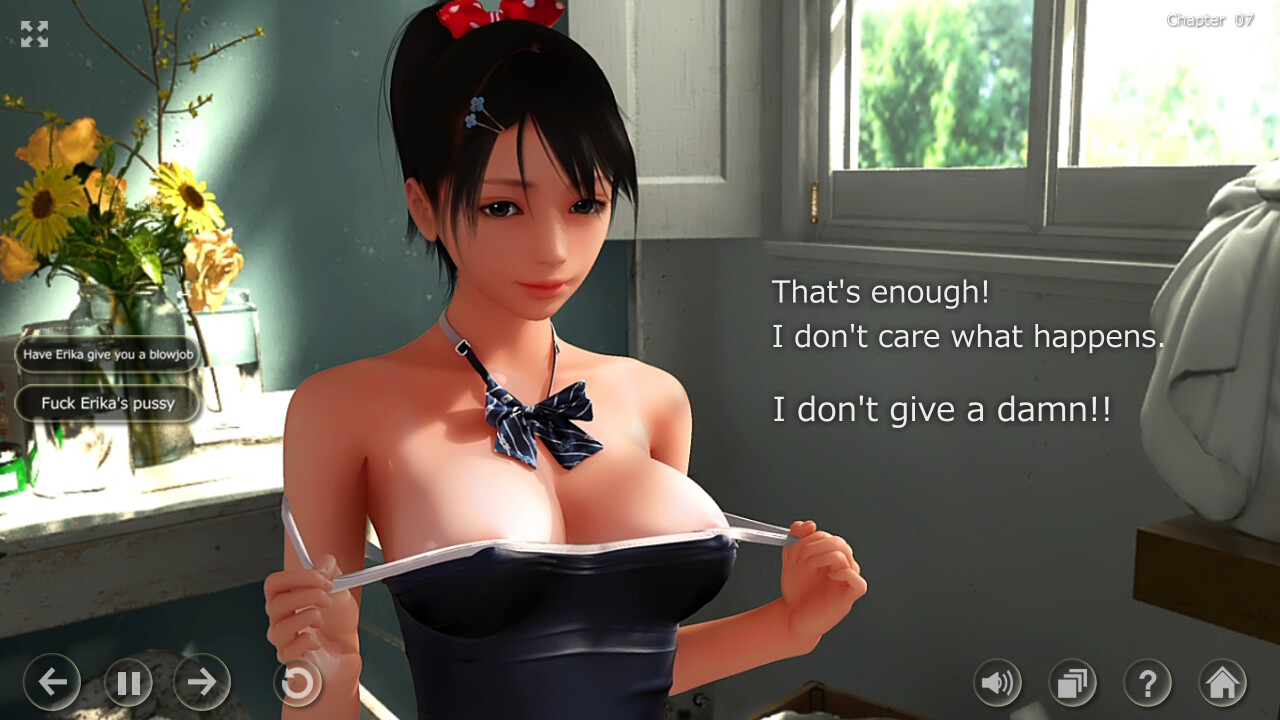Pause the scene playback
Image resolution: width=1280 pixels, height=720 pixels.
tap(127, 683)
